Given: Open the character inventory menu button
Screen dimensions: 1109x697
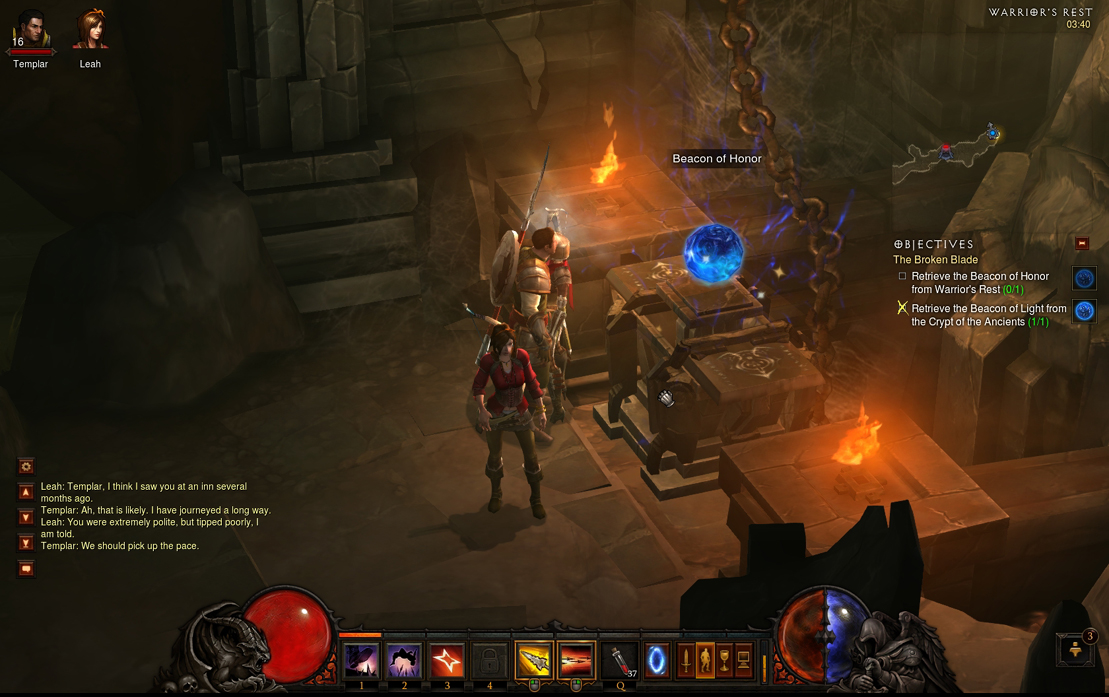Looking at the screenshot, I should (x=705, y=660).
